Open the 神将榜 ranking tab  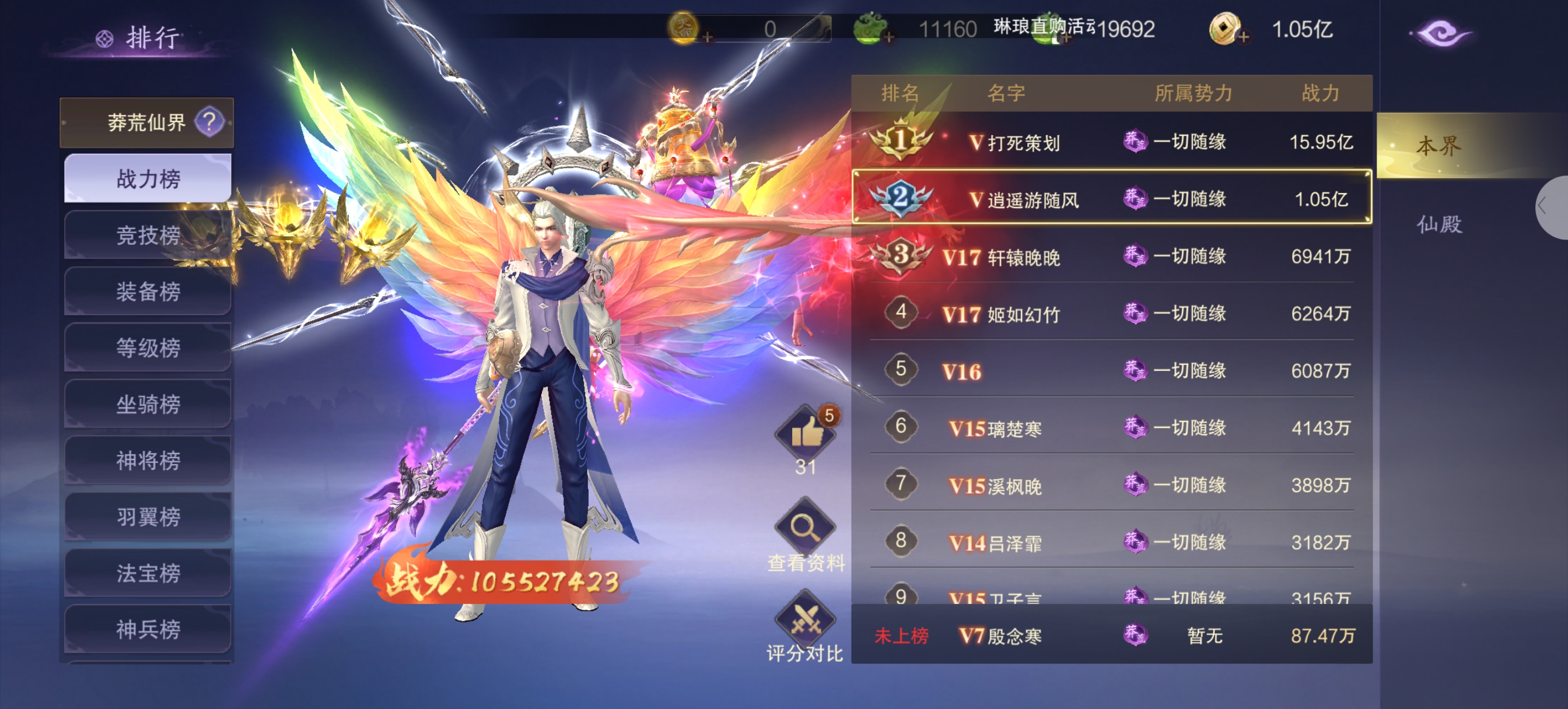(x=148, y=461)
